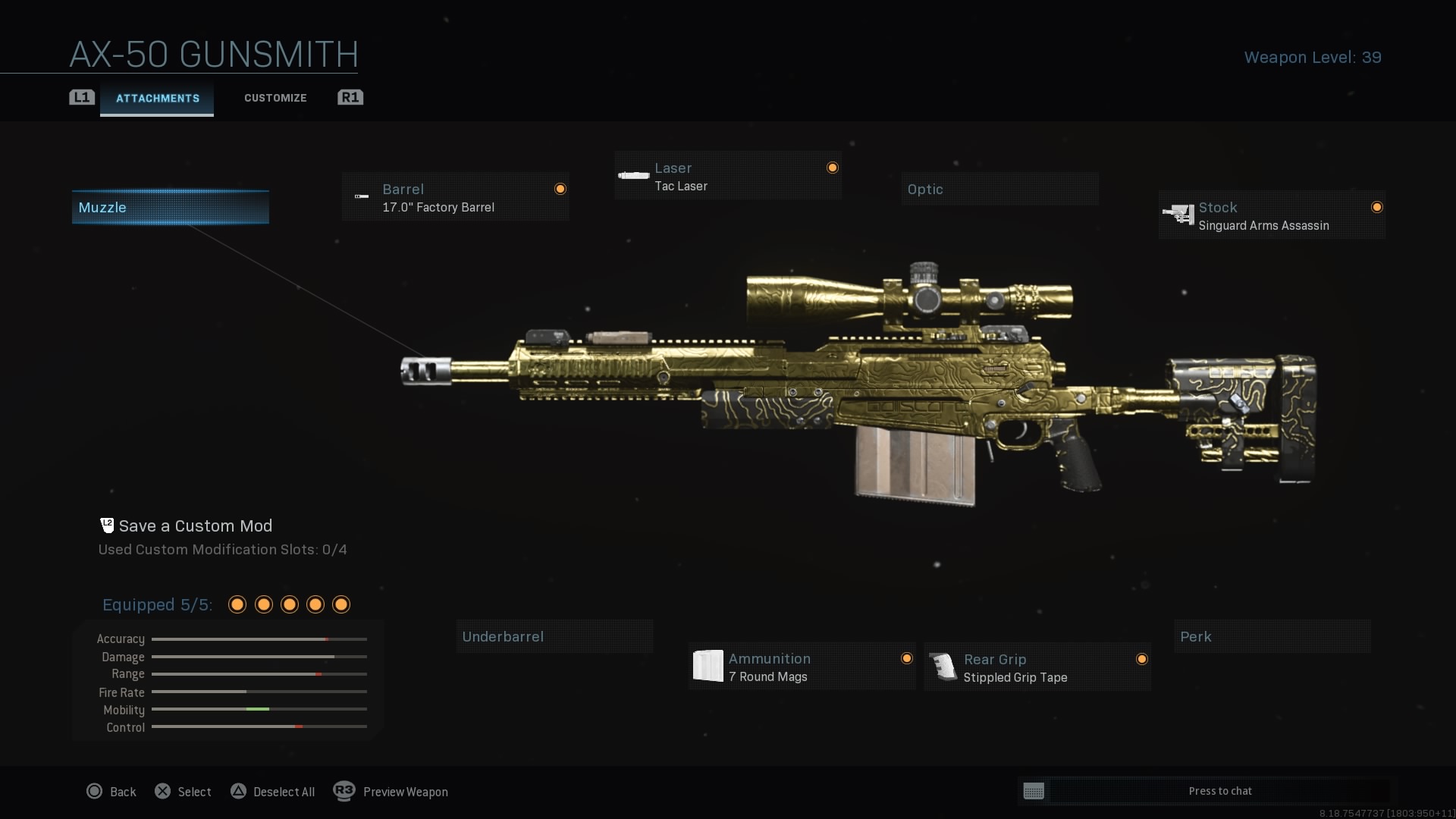Click the orange dot on the Laser slot
The image size is (1456, 819).
[832, 167]
